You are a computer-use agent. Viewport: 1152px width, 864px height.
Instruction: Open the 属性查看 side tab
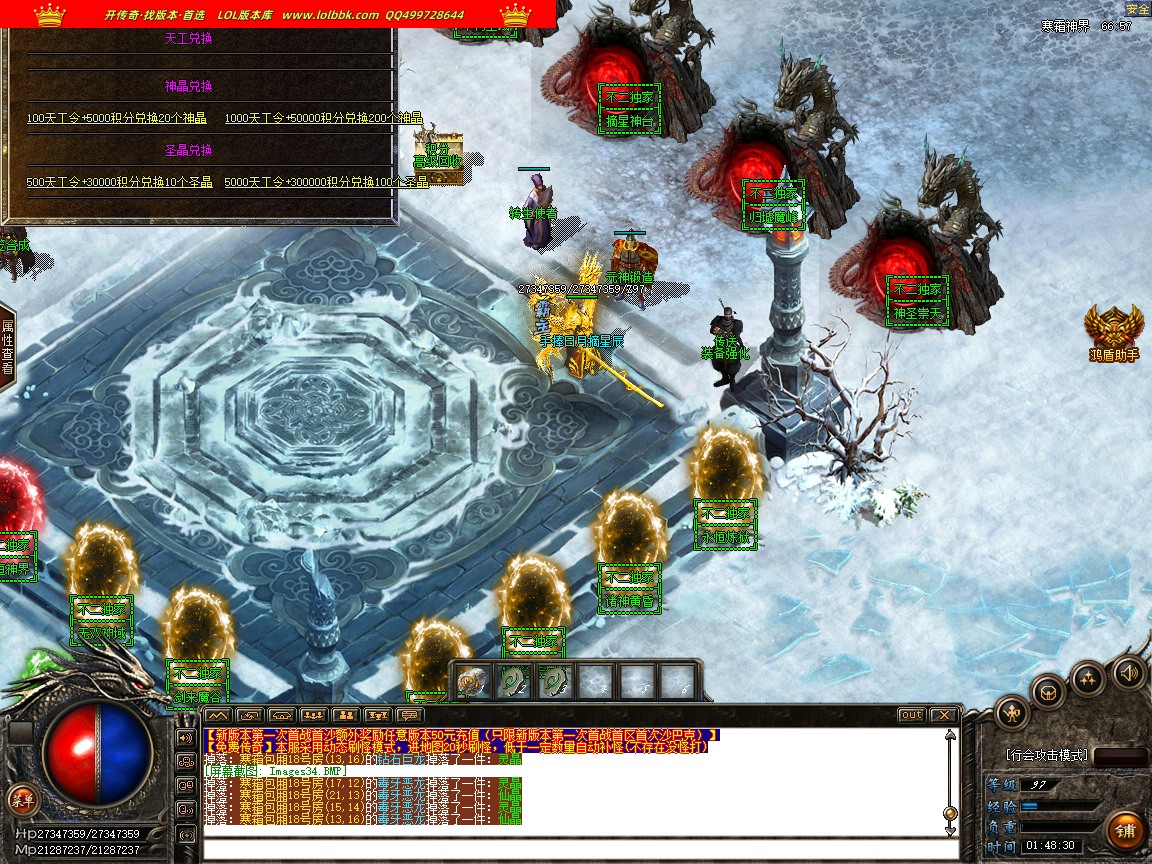pyautogui.click(x=7, y=347)
